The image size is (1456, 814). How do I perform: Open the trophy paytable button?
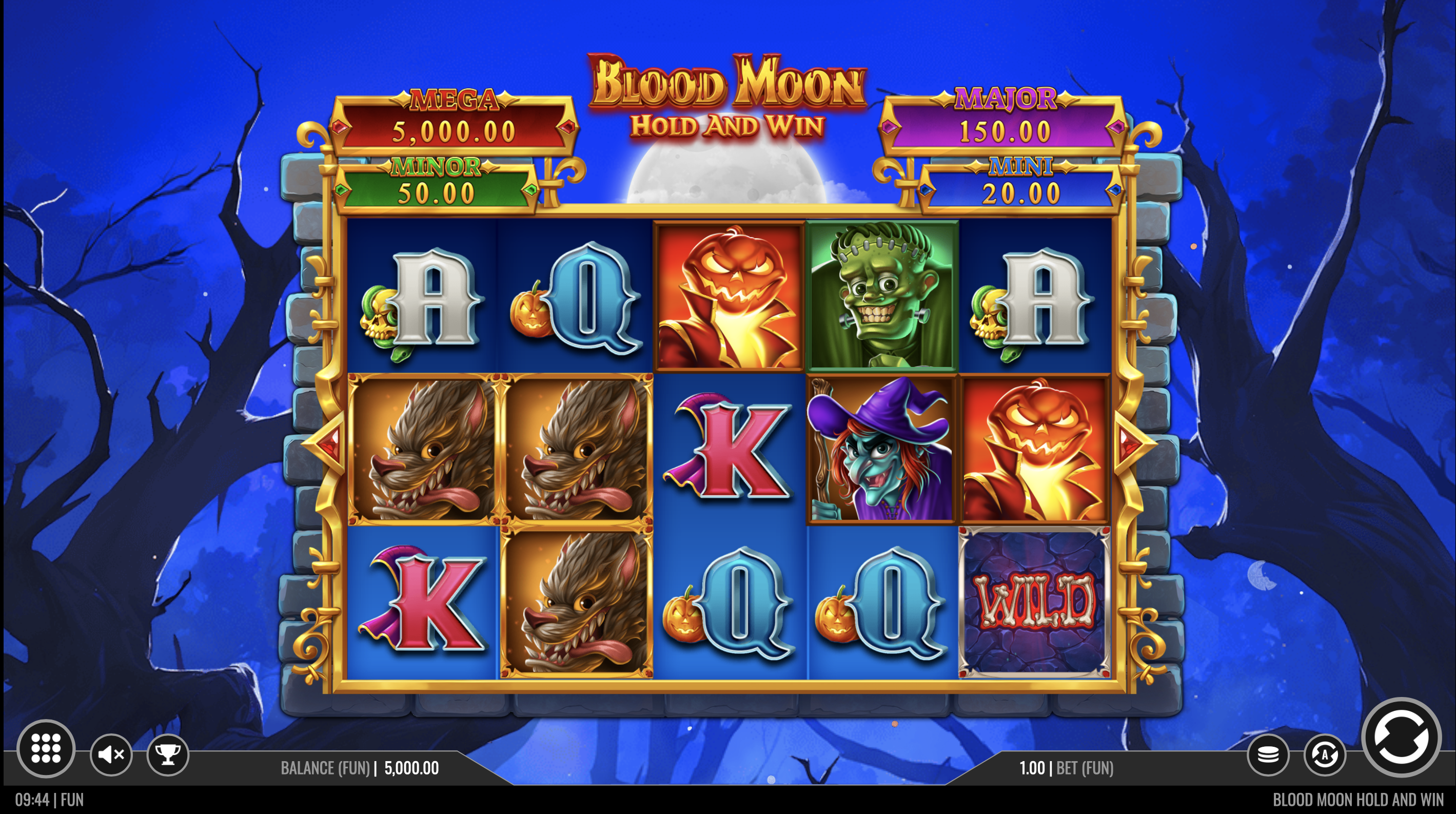167,754
